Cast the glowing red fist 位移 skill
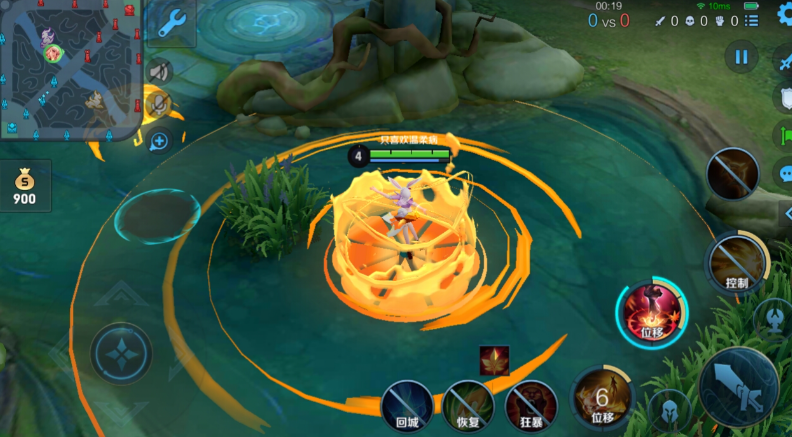Screen dimensions: 792x437 (x=651, y=312)
